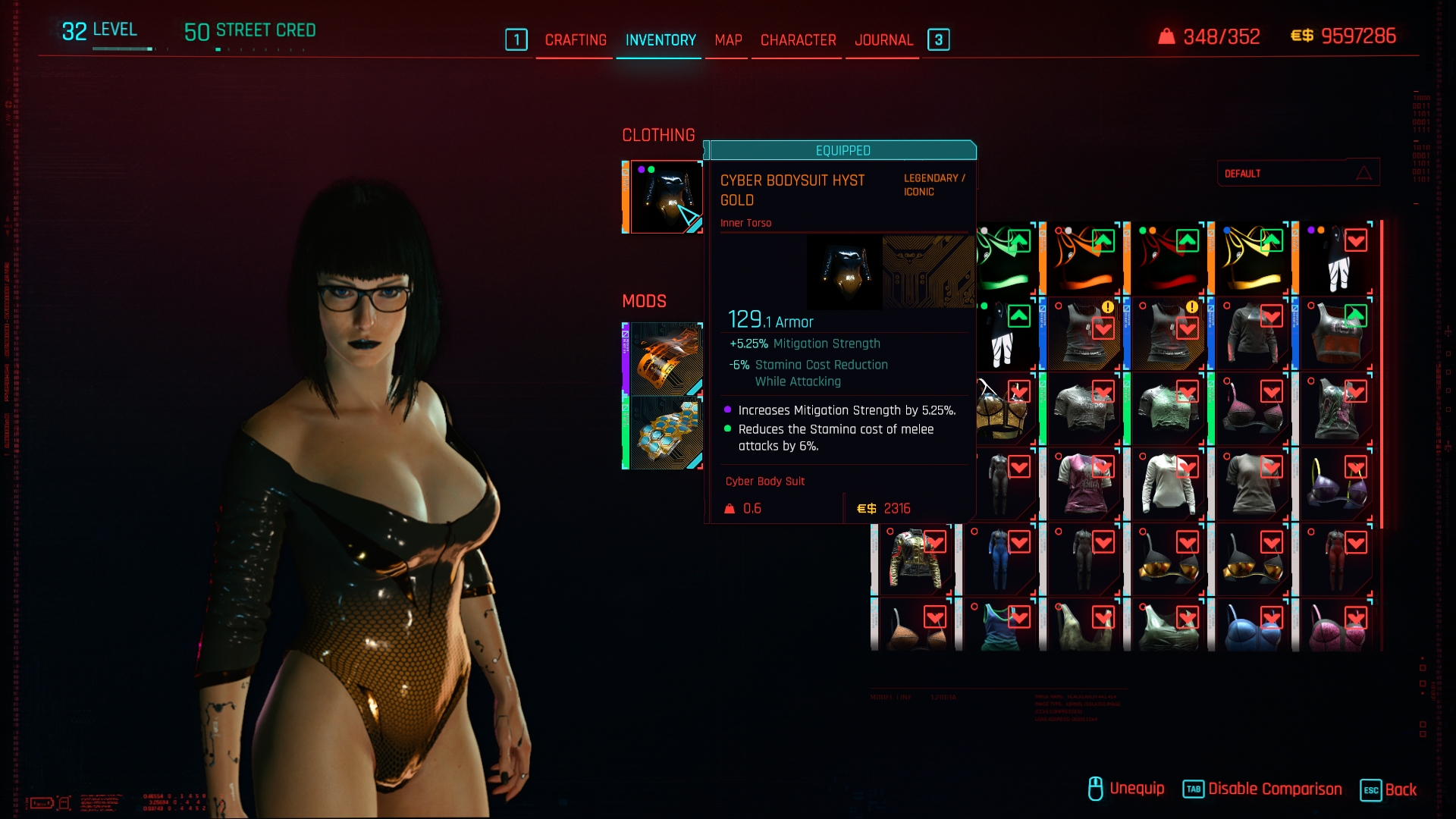Viewport: 1456px width, 819px height.
Task: Open the Default sort dropdown
Action: [x=1298, y=174]
